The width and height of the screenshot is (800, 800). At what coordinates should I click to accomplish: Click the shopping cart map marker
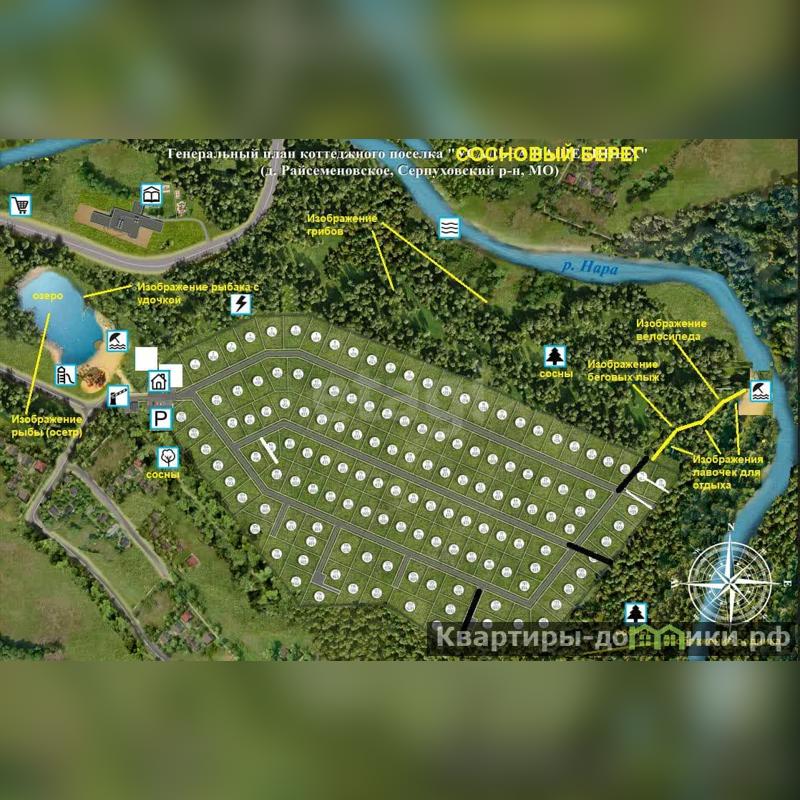pyautogui.click(x=19, y=206)
